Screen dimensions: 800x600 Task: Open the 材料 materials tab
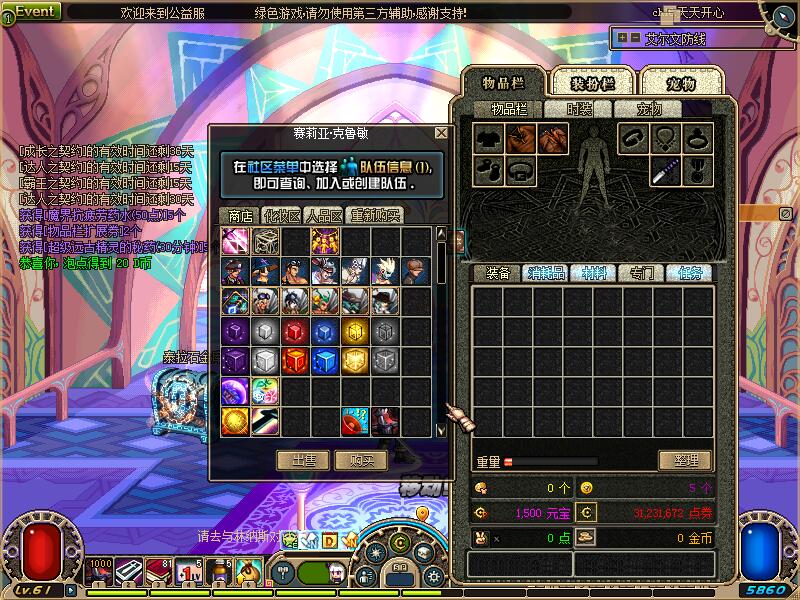(593, 272)
